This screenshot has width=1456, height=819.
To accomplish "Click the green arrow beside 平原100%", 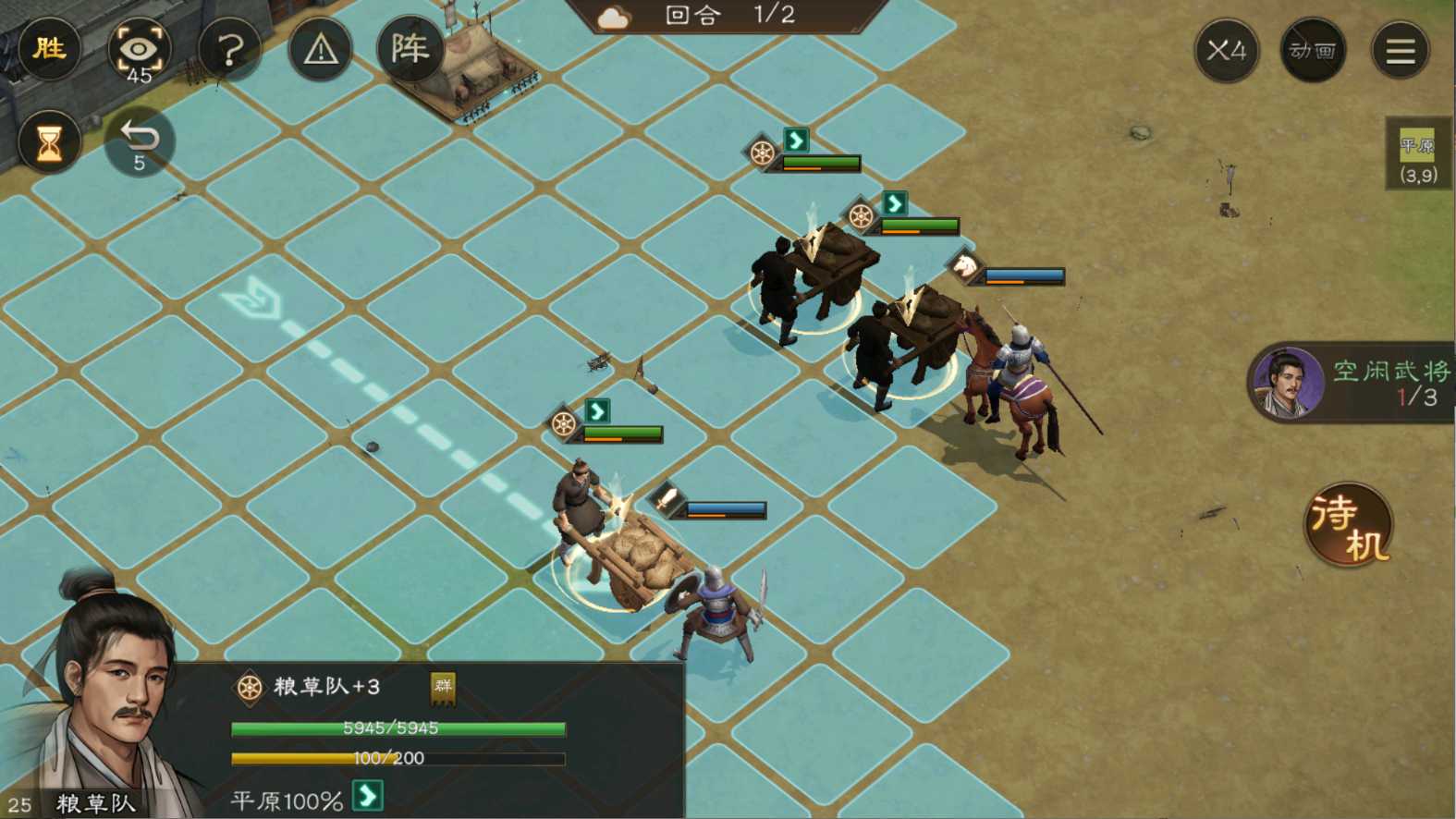I will [x=368, y=797].
